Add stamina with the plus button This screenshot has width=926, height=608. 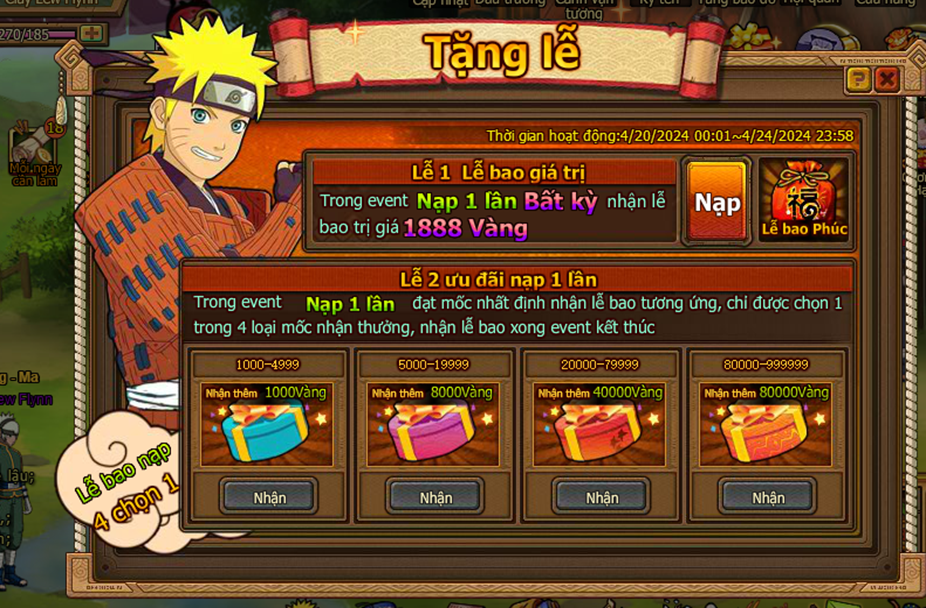pyautogui.click(x=92, y=33)
